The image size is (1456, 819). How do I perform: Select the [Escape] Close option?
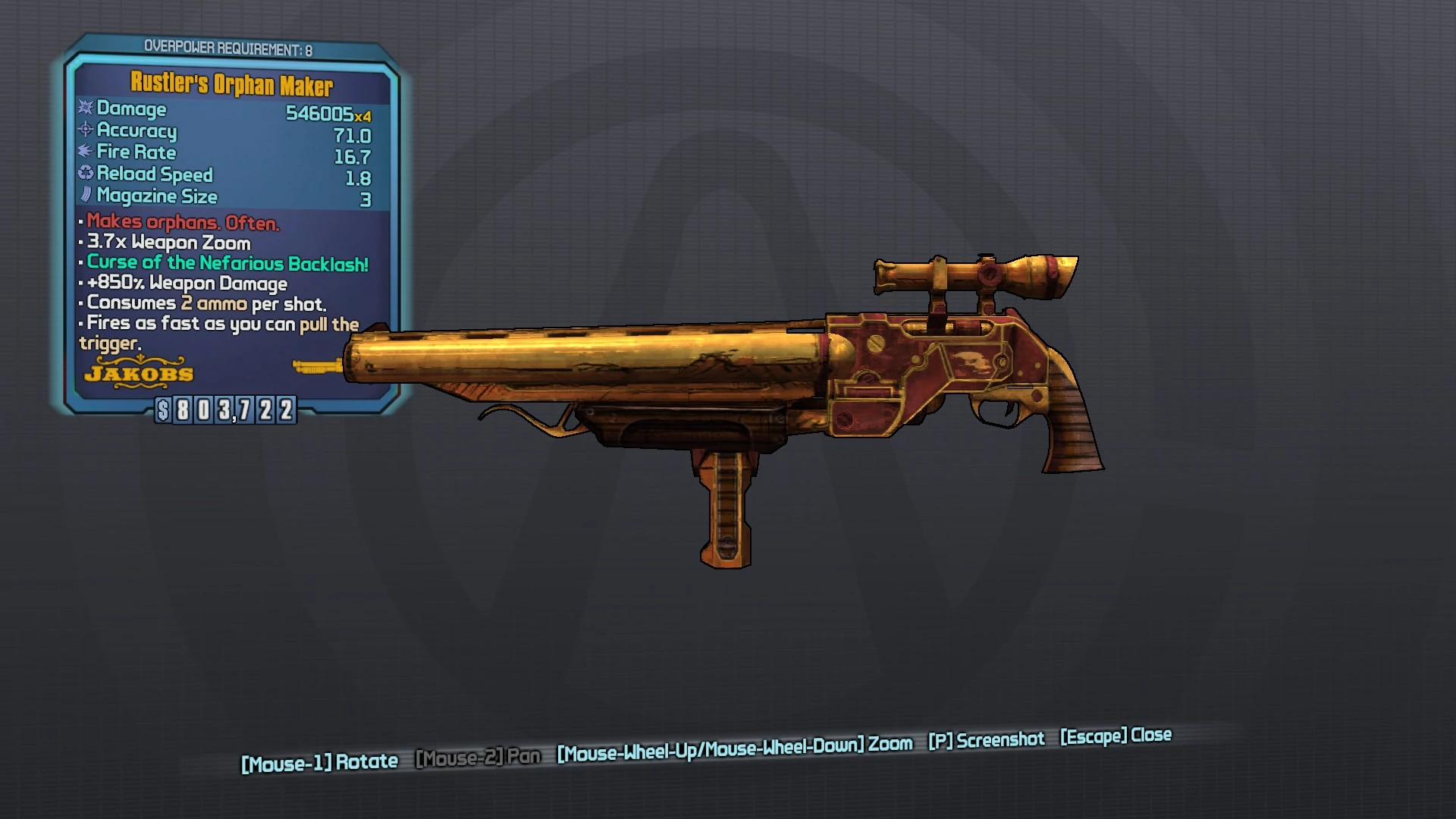1115,735
